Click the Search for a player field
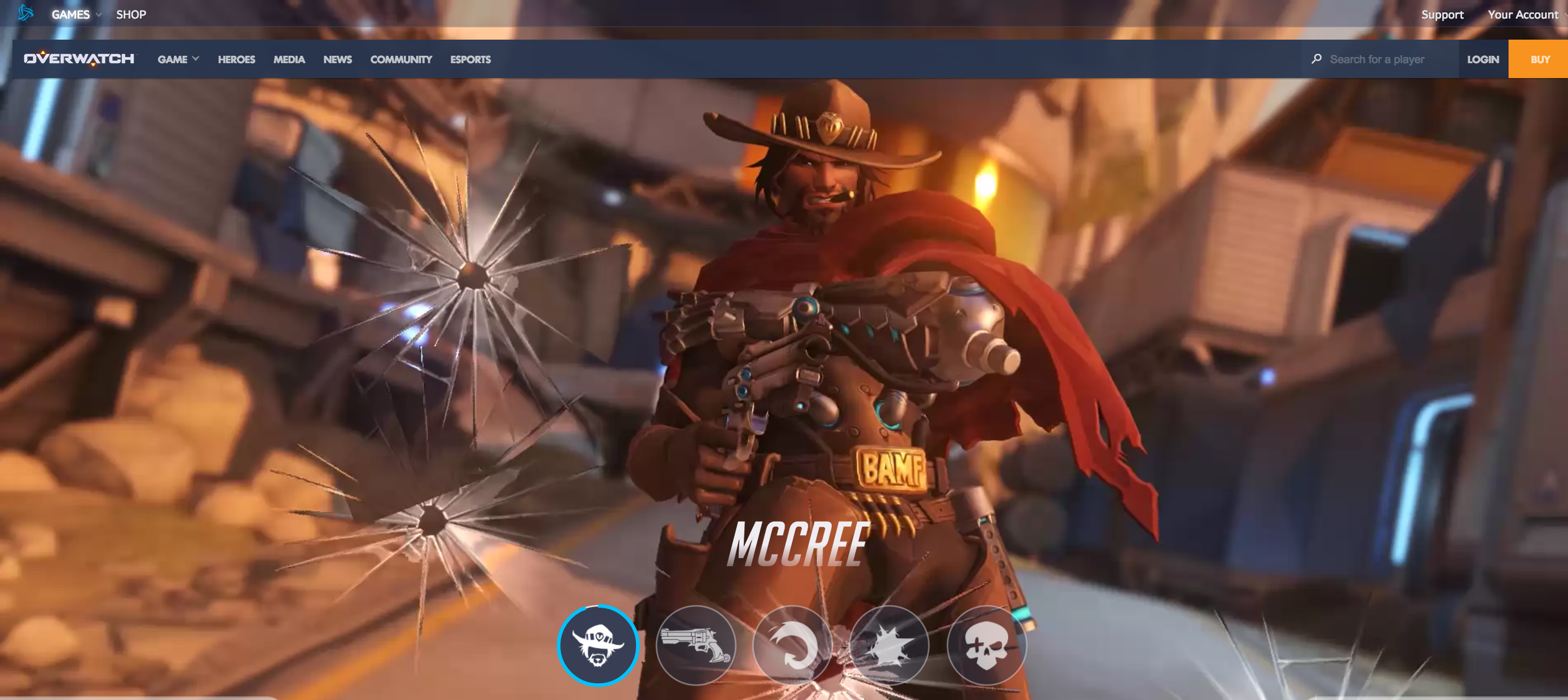Viewport: 1568px width, 700px height. (x=1384, y=59)
